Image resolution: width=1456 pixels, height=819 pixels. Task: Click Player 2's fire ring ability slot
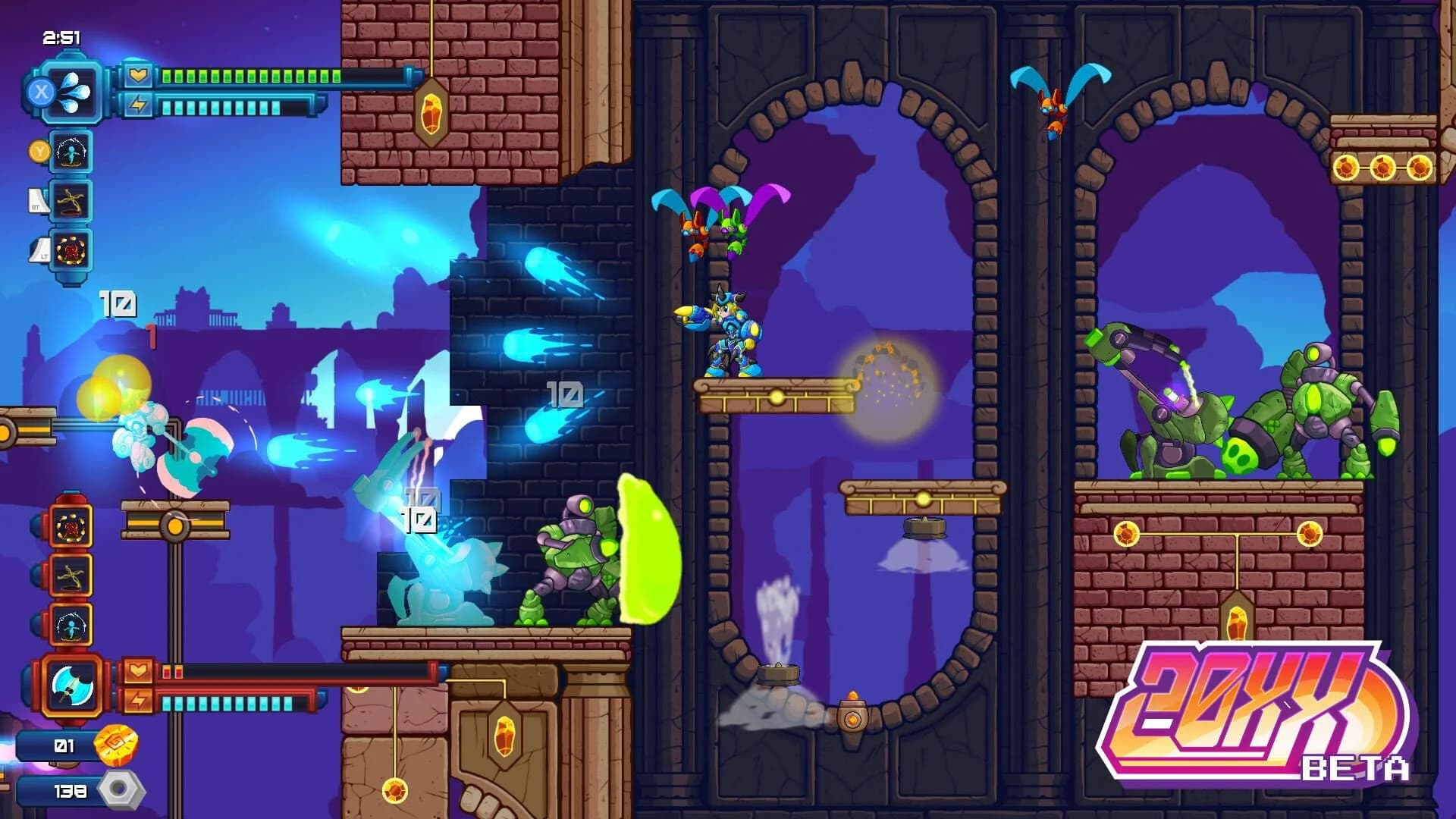tap(71, 527)
